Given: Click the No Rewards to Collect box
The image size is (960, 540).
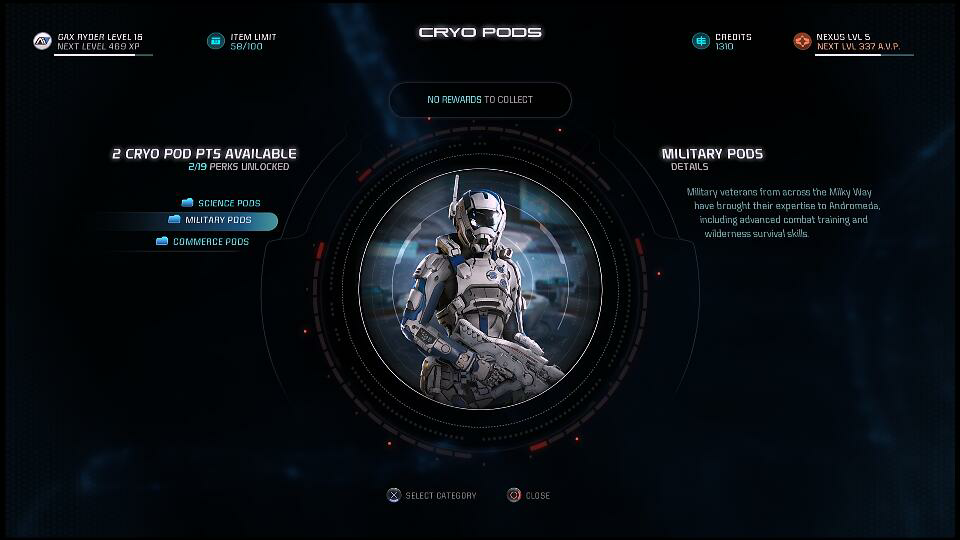Looking at the screenshot, I should click(480, 100).
